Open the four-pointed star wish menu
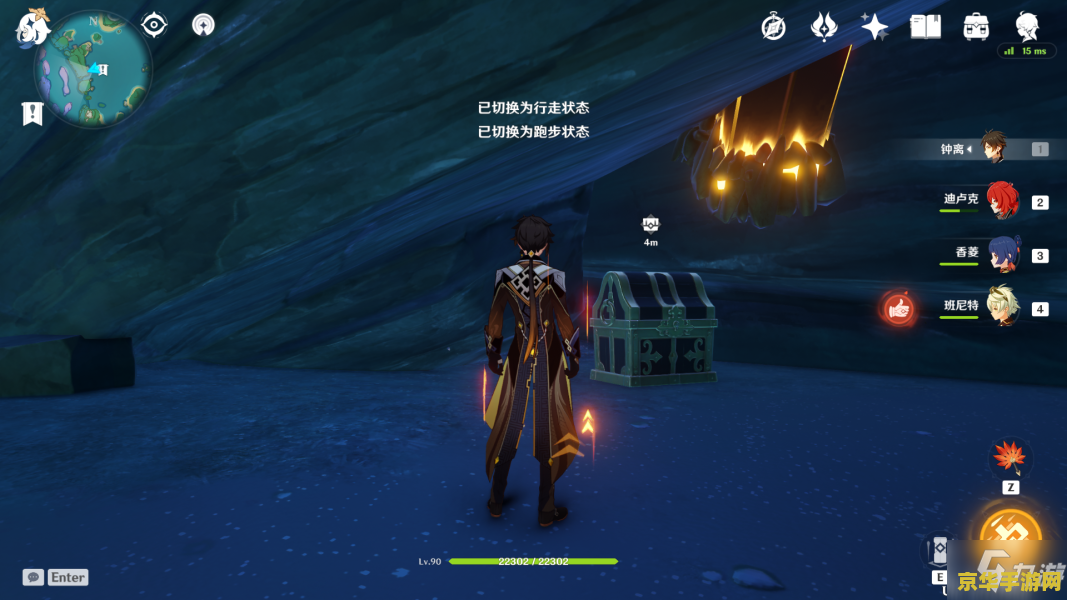1067x600 pixels. click(875, 27)
